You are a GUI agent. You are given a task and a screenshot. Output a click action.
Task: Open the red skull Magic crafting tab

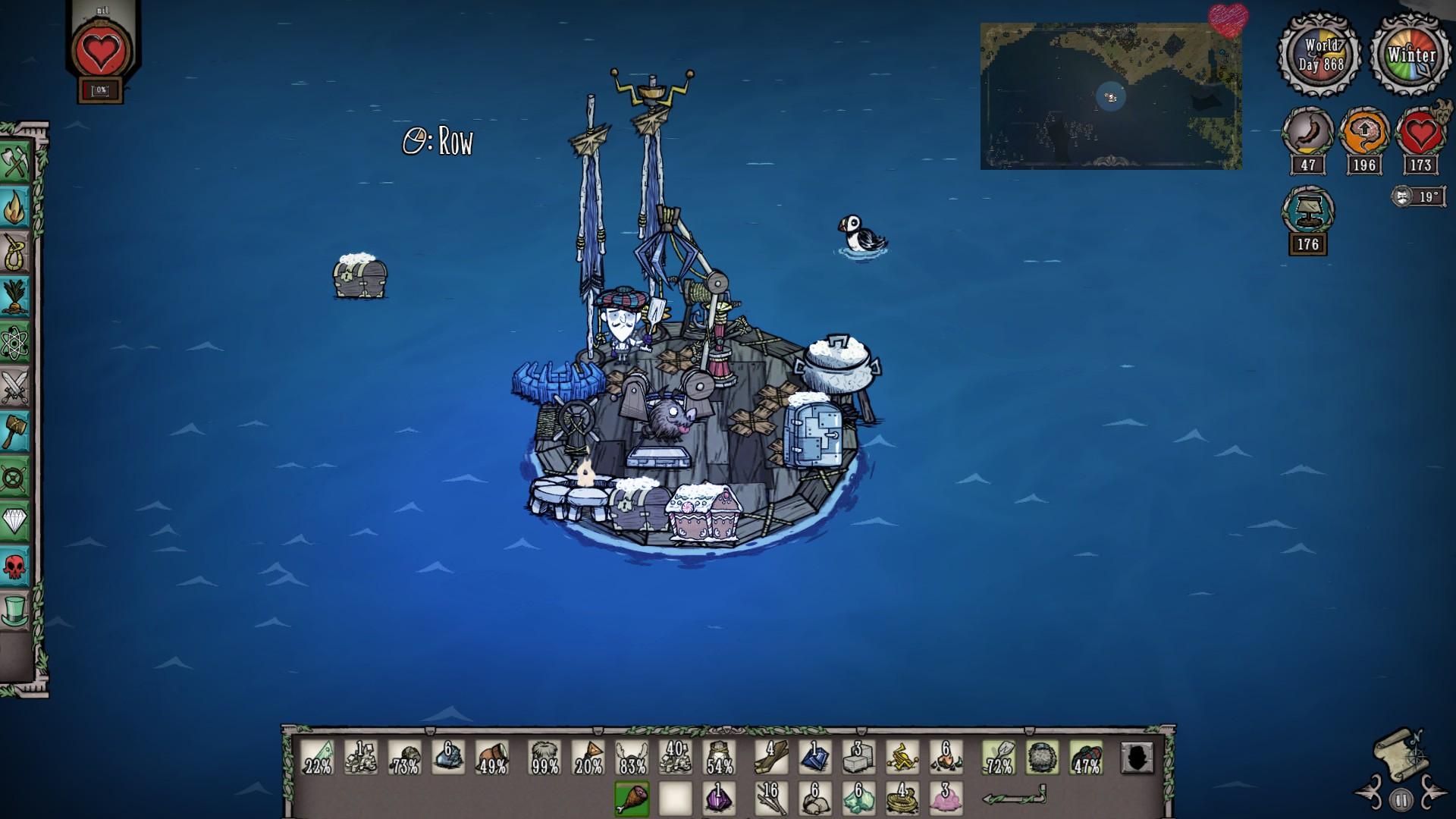[x=15, y=566]
